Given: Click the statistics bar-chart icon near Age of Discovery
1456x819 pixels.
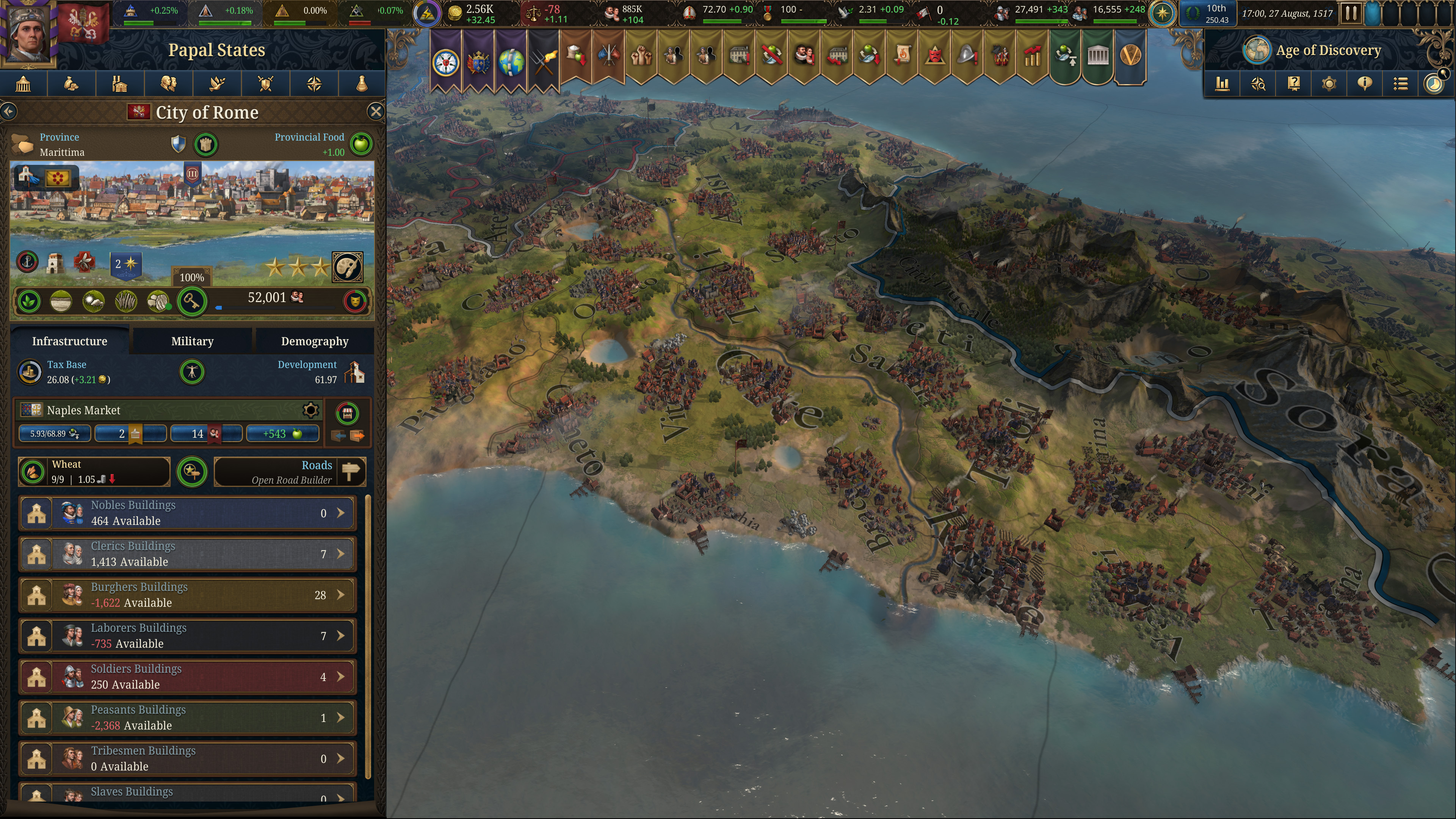Looking at the screenshot, I should (1222, 84).
